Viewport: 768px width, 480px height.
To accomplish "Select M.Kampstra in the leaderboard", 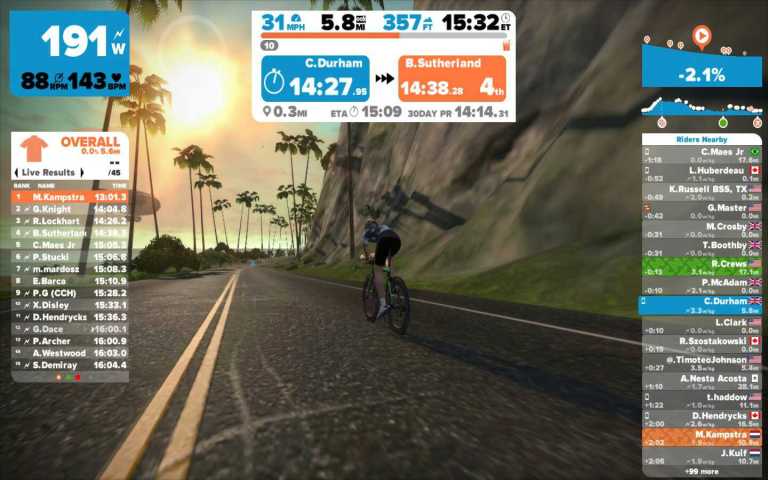I will (x=70, y=197).
